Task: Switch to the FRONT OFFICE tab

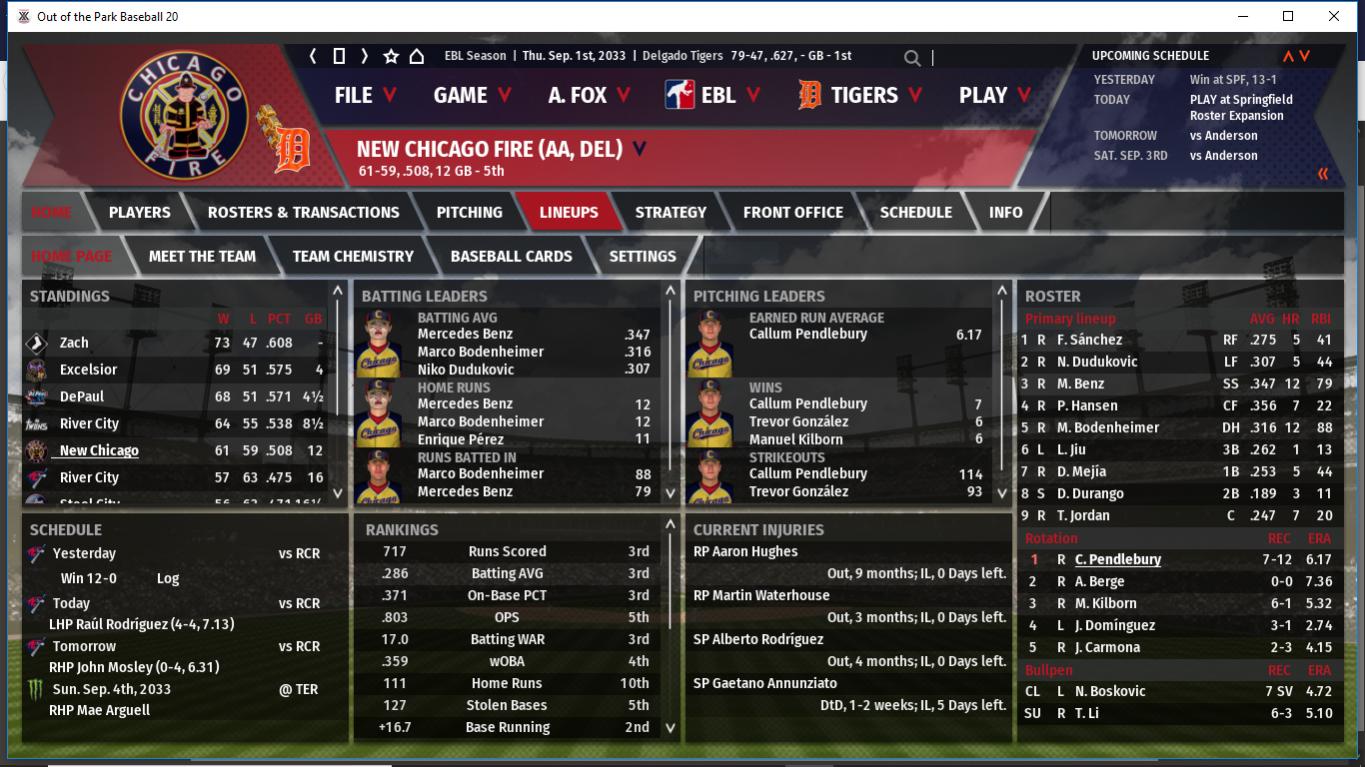Action: click(793, 212)
